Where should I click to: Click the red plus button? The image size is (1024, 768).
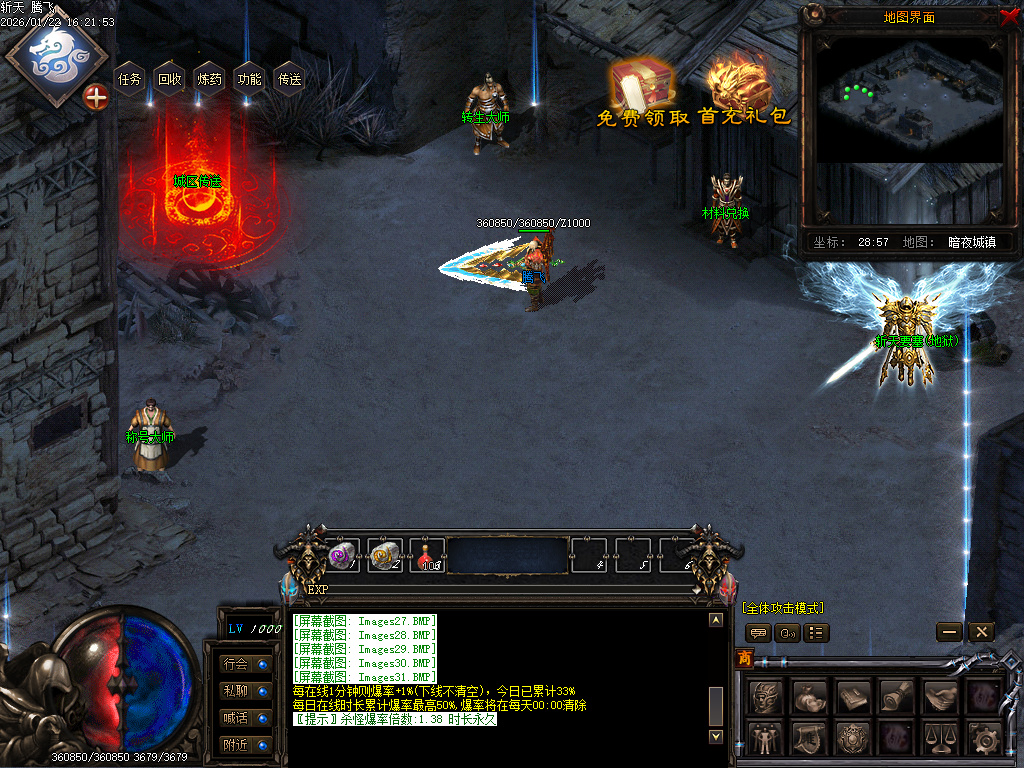(x=96, y=97)
